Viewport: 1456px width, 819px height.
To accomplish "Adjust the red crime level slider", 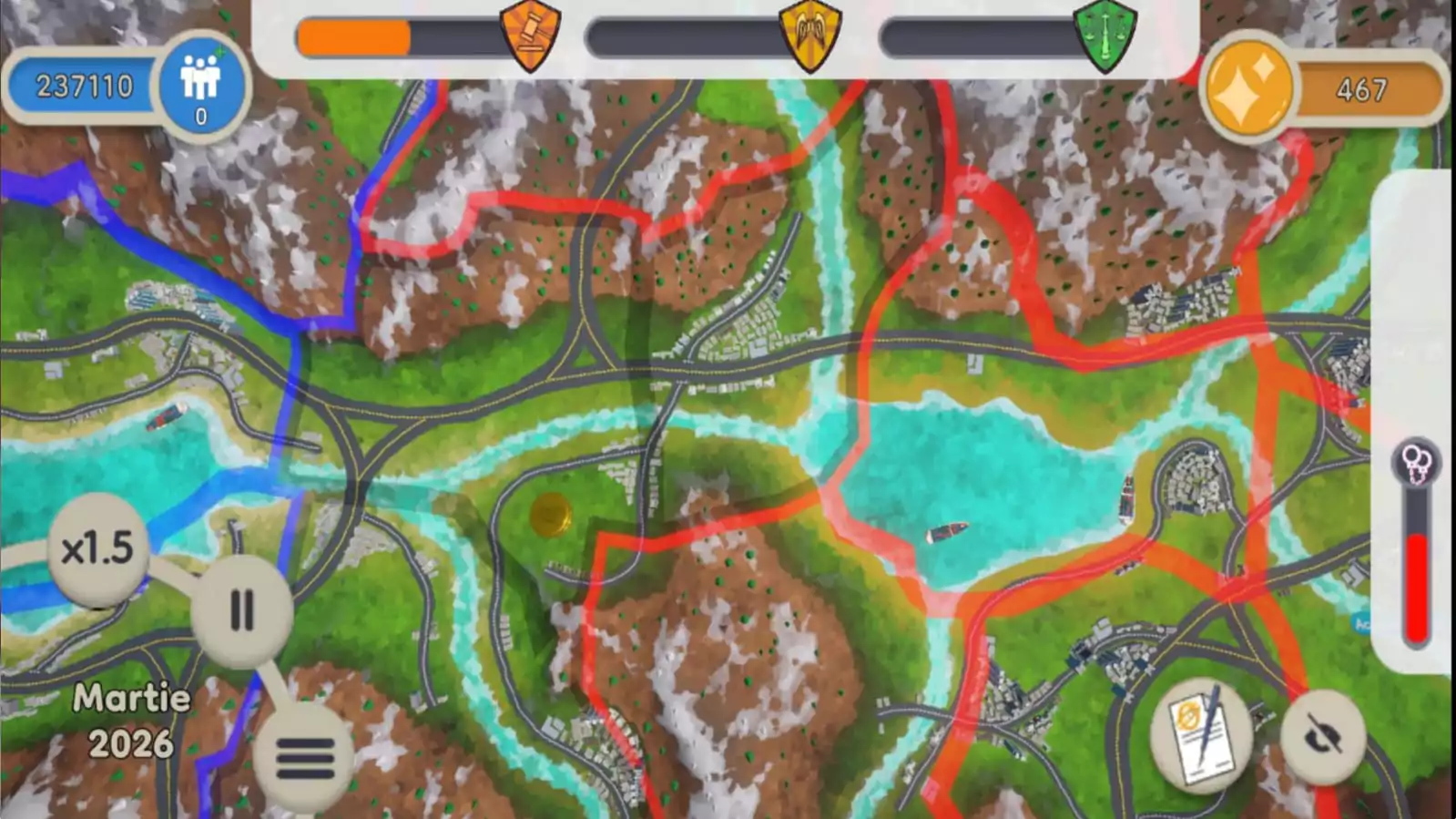I will pyautogui.click(x=1414, y=583).
